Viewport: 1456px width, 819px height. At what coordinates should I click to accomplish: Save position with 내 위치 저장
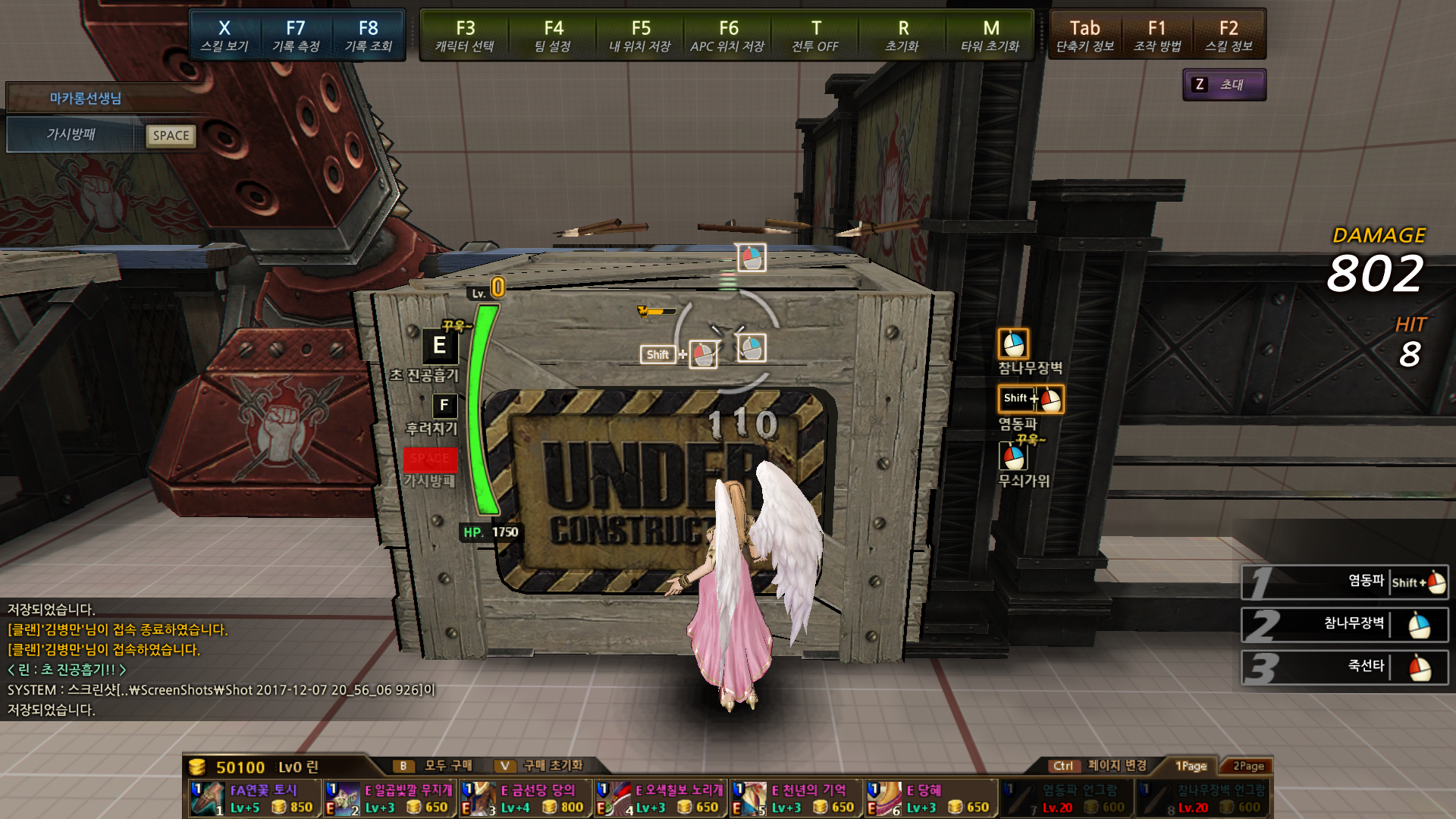tap(640, 36)
